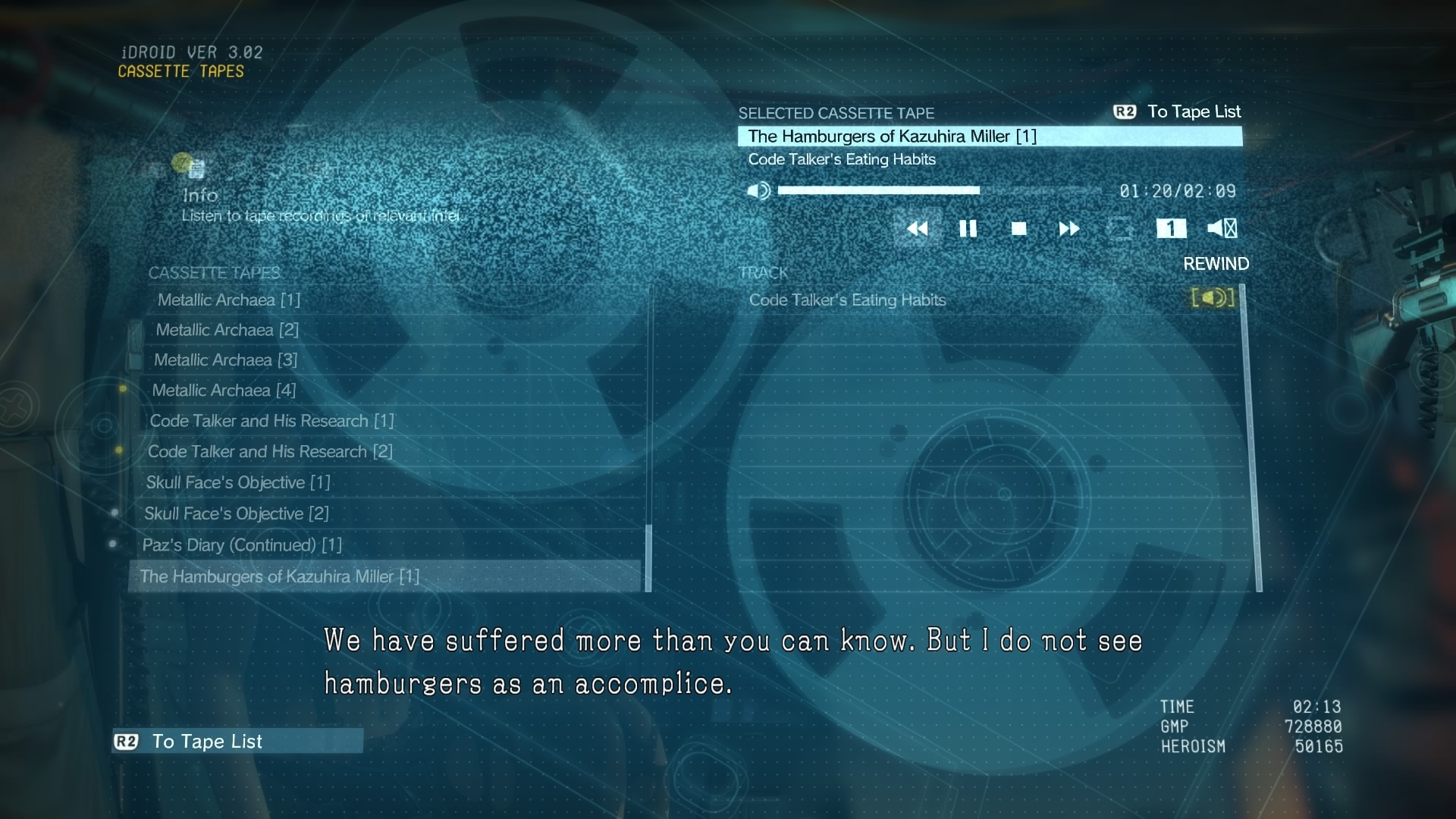Choose the Metallic Archaea [2] tape
This screenshot has height=819, width=1456.
tap(227, 330)
